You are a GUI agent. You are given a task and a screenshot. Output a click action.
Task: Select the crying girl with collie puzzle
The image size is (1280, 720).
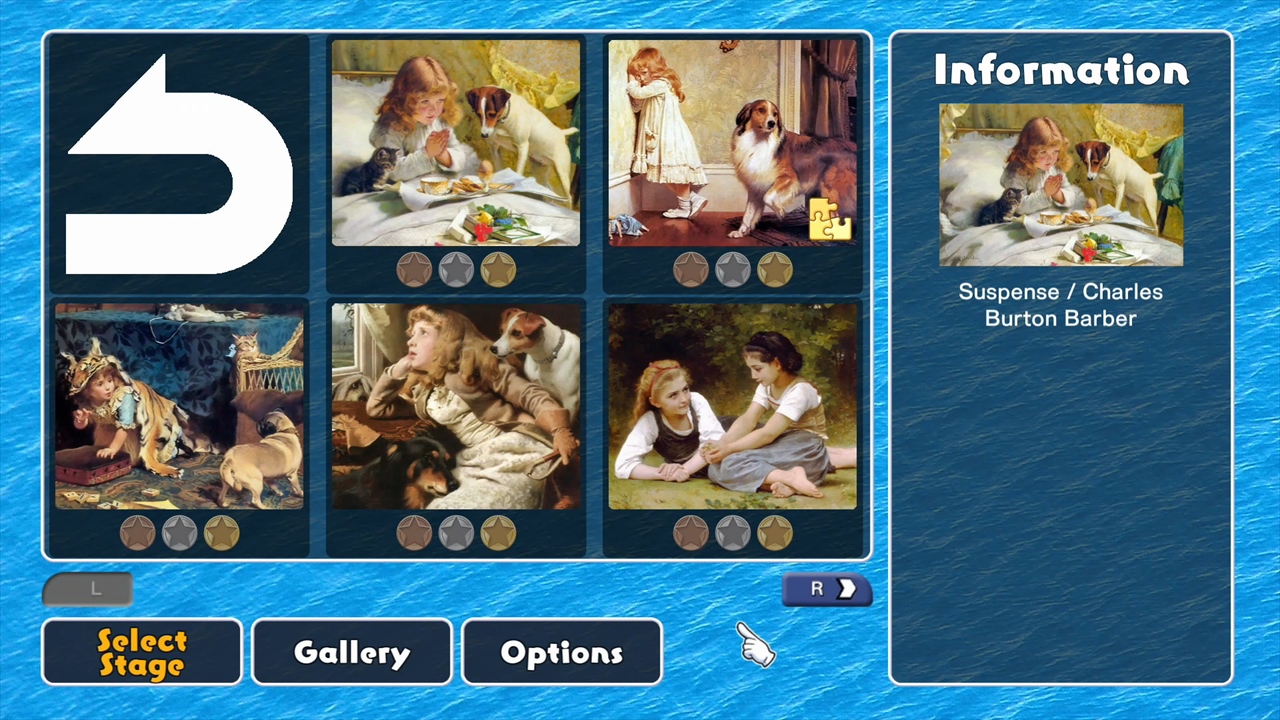734,140
